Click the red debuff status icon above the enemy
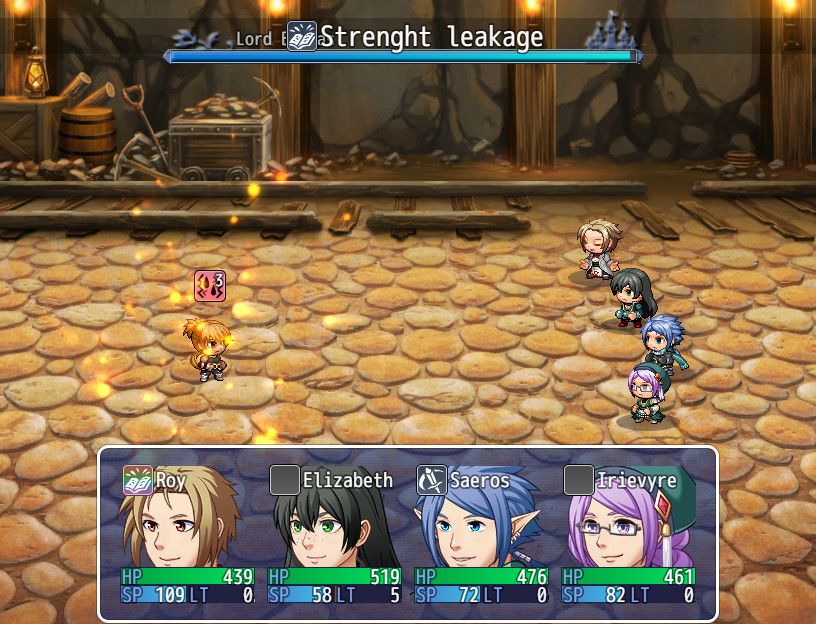 pyautogui.click(x=210, y=286)
